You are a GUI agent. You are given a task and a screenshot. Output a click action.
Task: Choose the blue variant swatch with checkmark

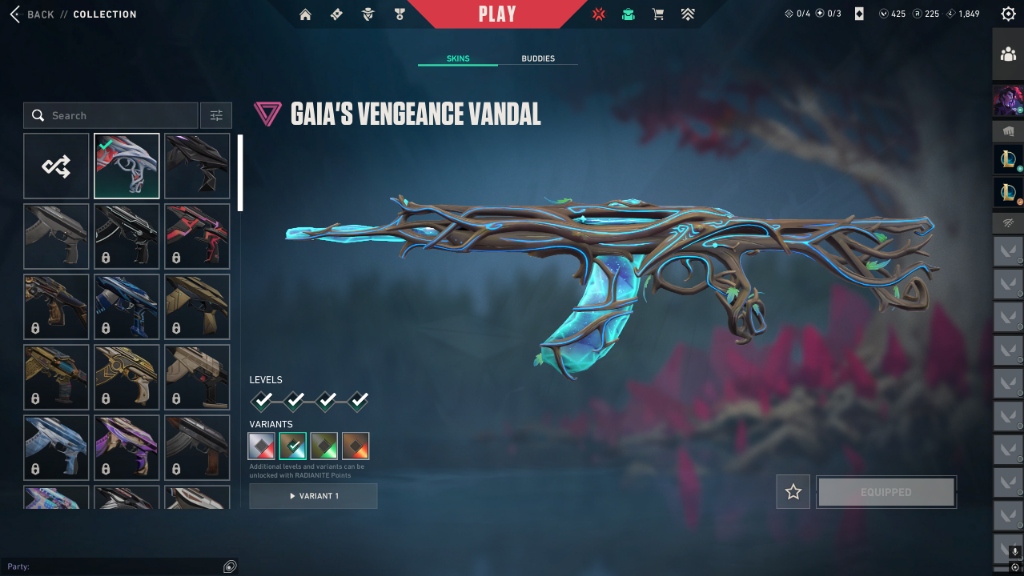click(x=293, y=446)
